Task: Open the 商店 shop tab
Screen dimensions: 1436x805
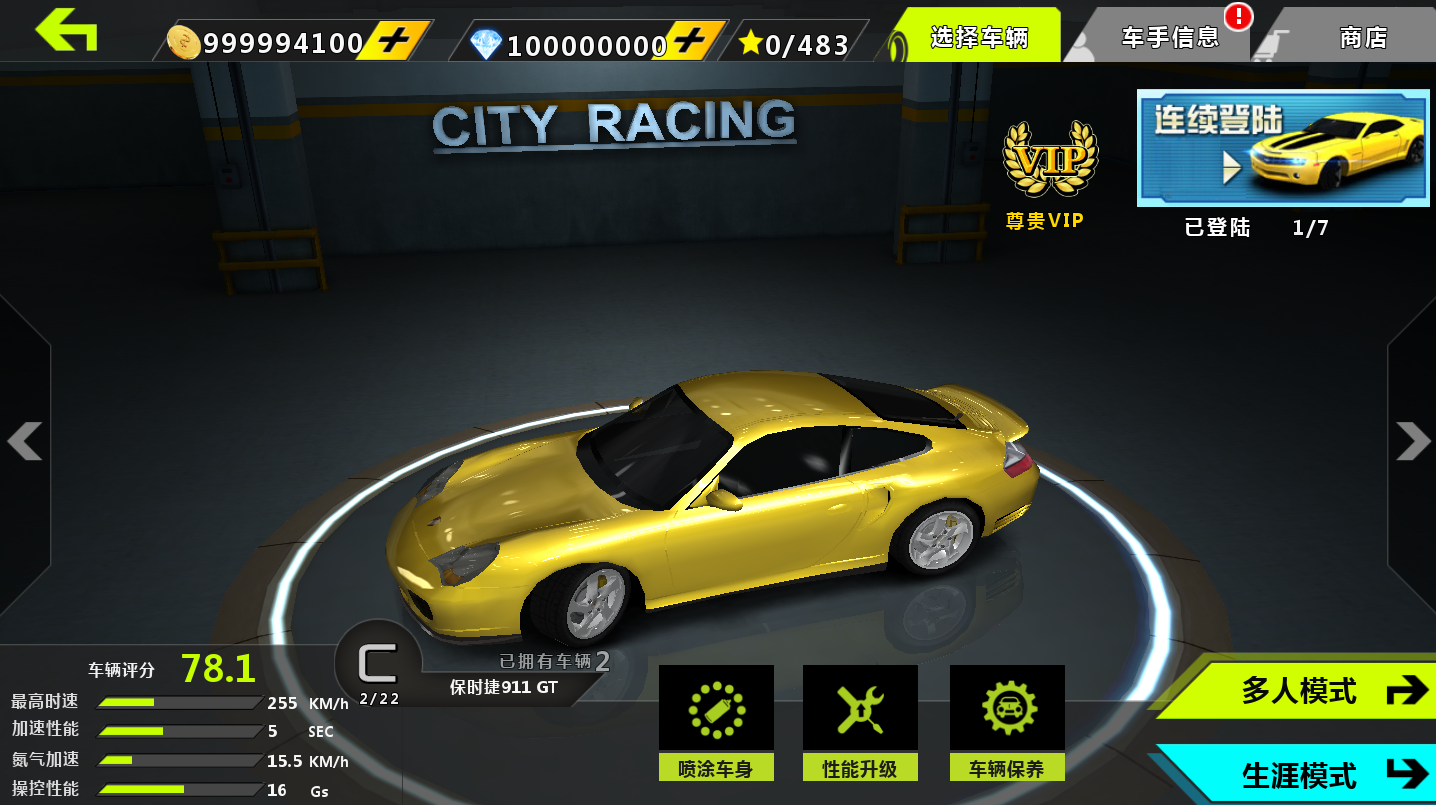Action: (1363, 38)
